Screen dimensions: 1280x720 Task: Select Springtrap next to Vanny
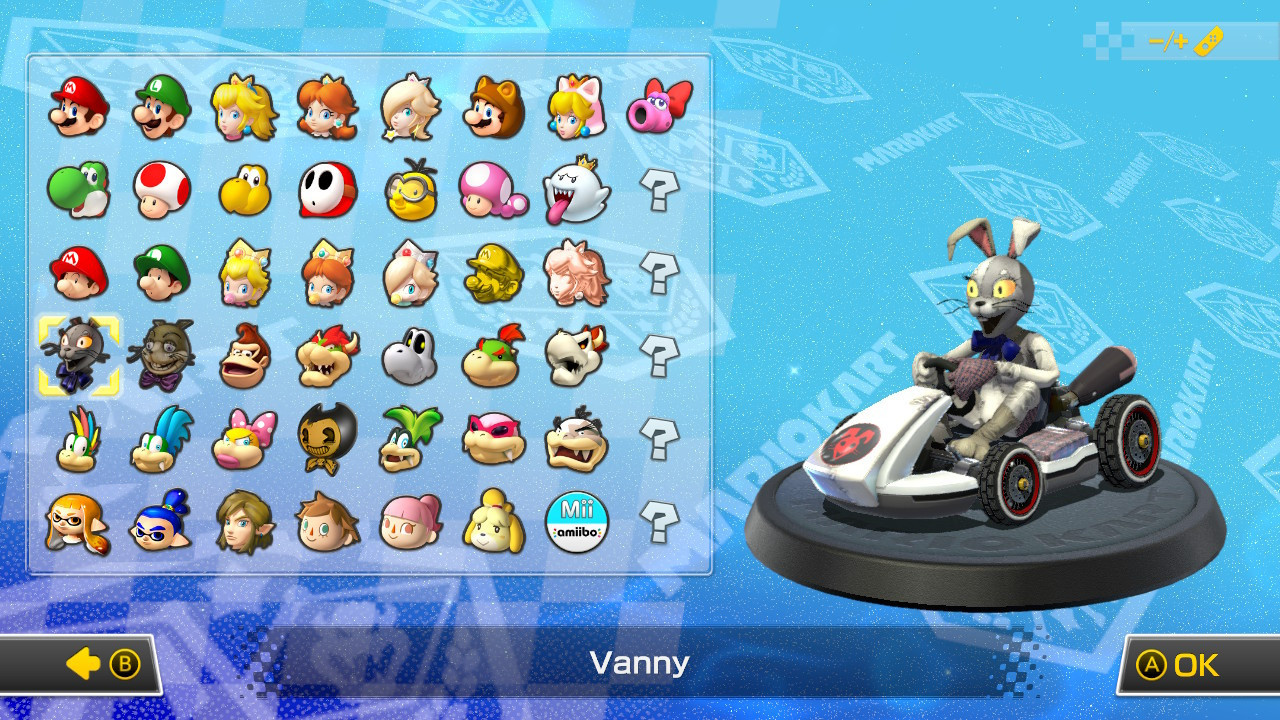[x=161, y=357]
